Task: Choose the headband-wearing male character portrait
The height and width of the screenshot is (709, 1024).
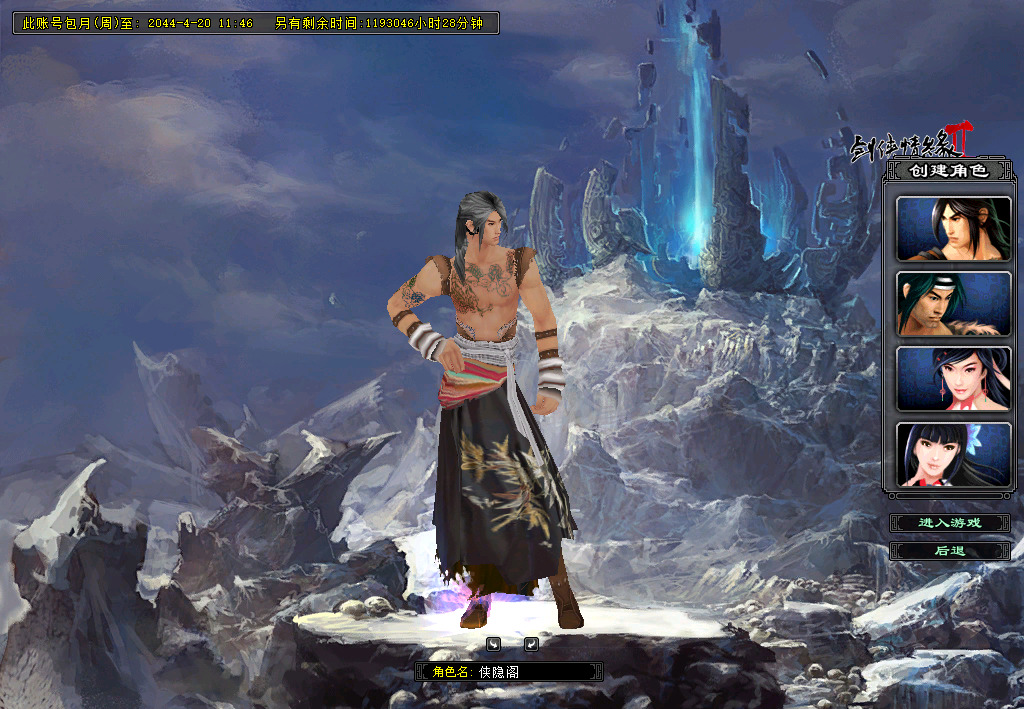Action: [x=953, y=304]
